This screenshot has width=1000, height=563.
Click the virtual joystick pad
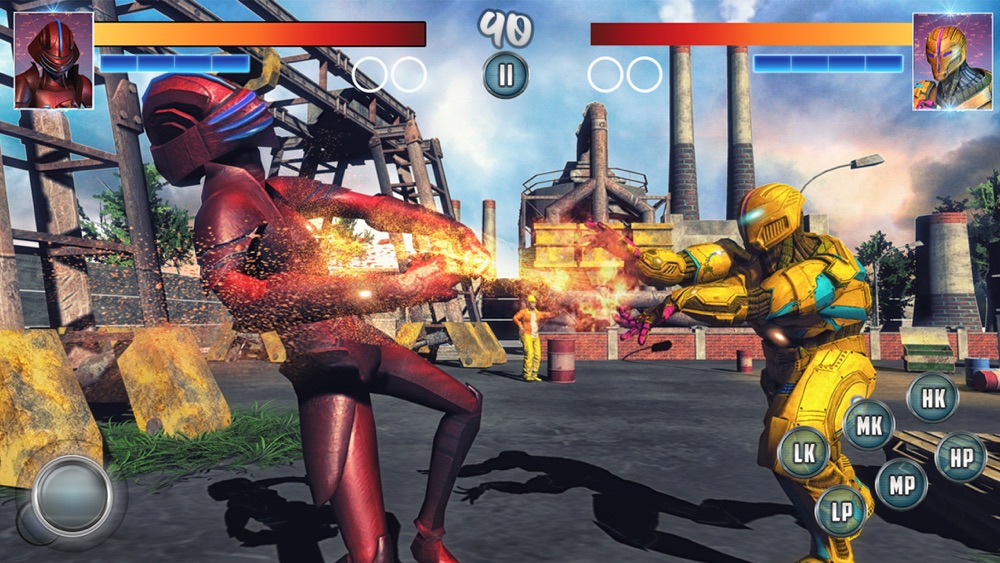(71, 496)
